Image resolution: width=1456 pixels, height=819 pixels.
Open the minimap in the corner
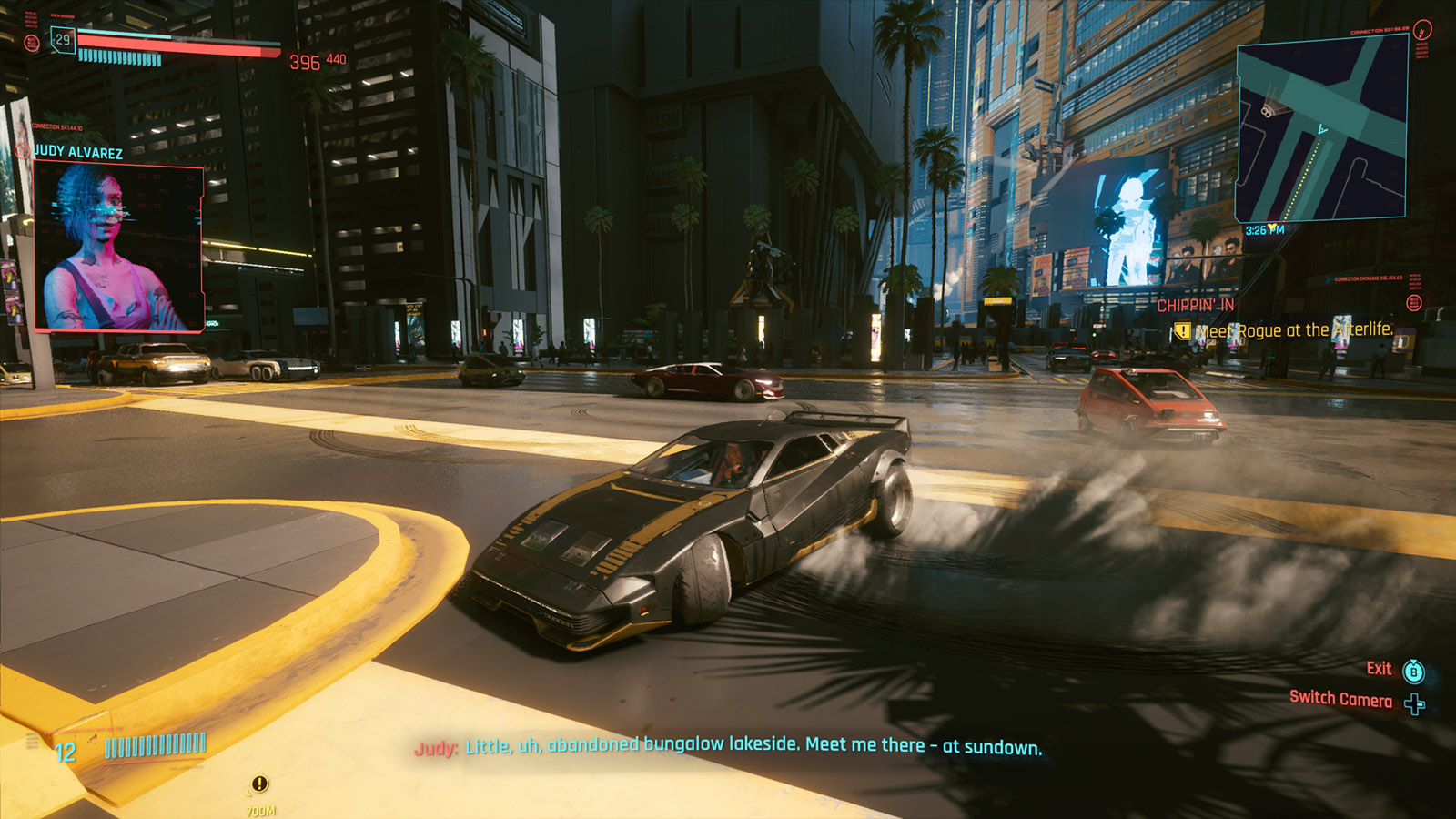(x=1321, y=129)
